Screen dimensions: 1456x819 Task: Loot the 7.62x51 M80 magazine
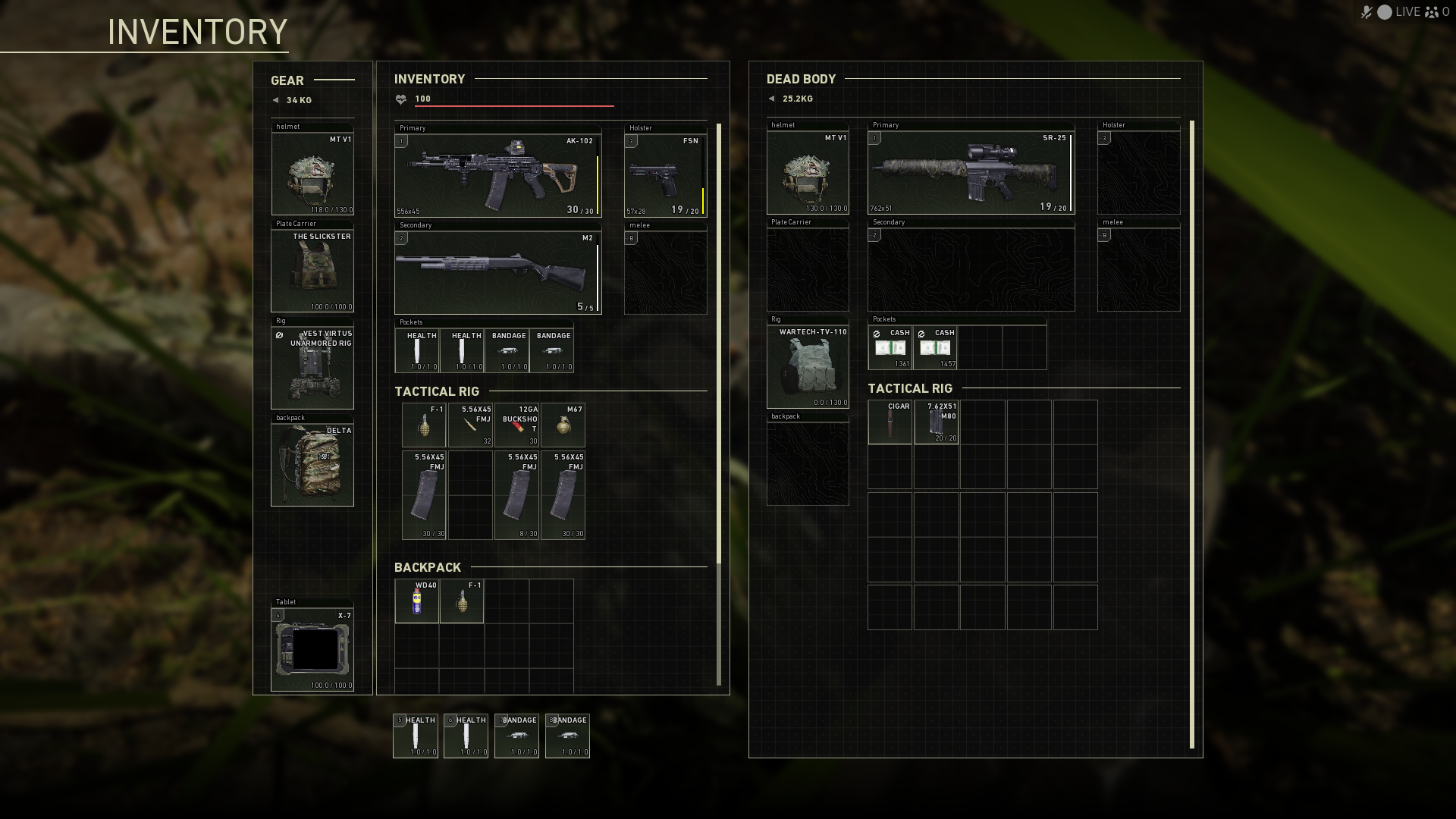[936, 422]
